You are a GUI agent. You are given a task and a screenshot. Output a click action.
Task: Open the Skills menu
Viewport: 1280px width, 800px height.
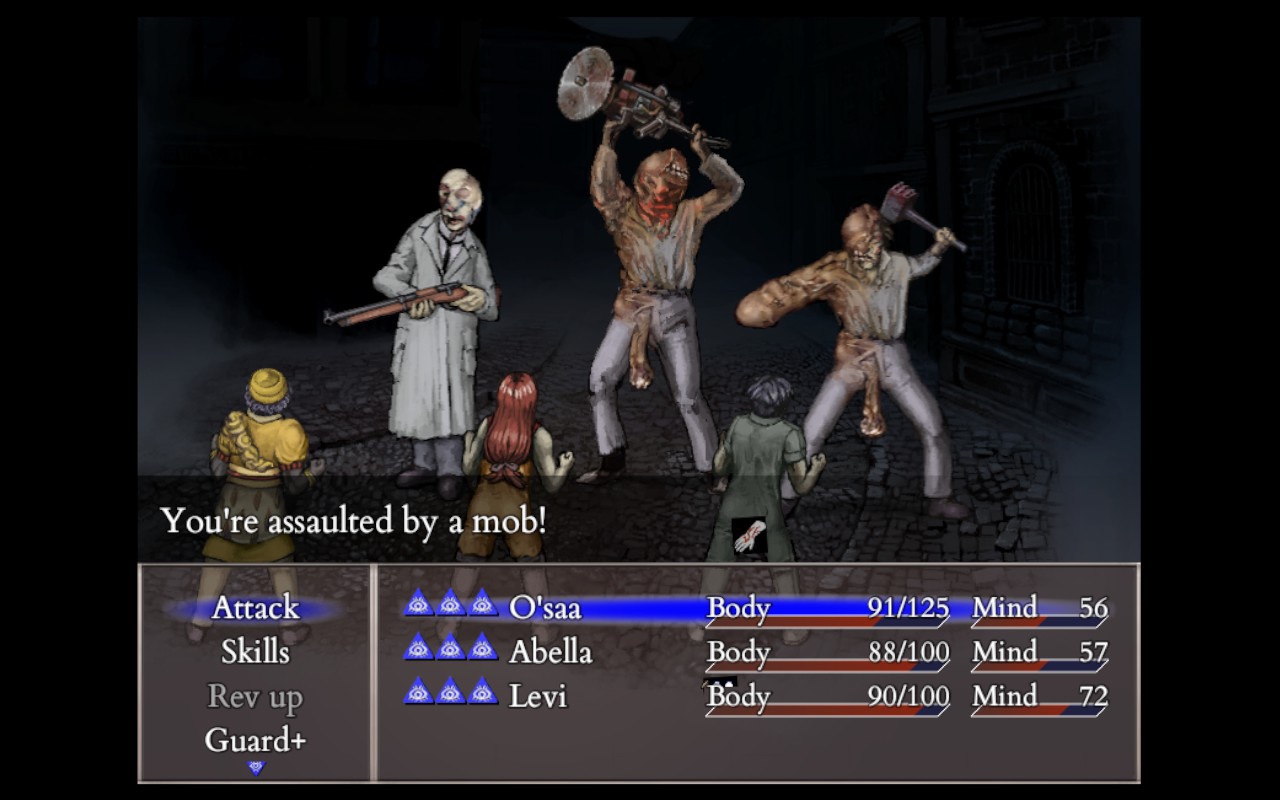pyautogui.click(x=254, y=652)
